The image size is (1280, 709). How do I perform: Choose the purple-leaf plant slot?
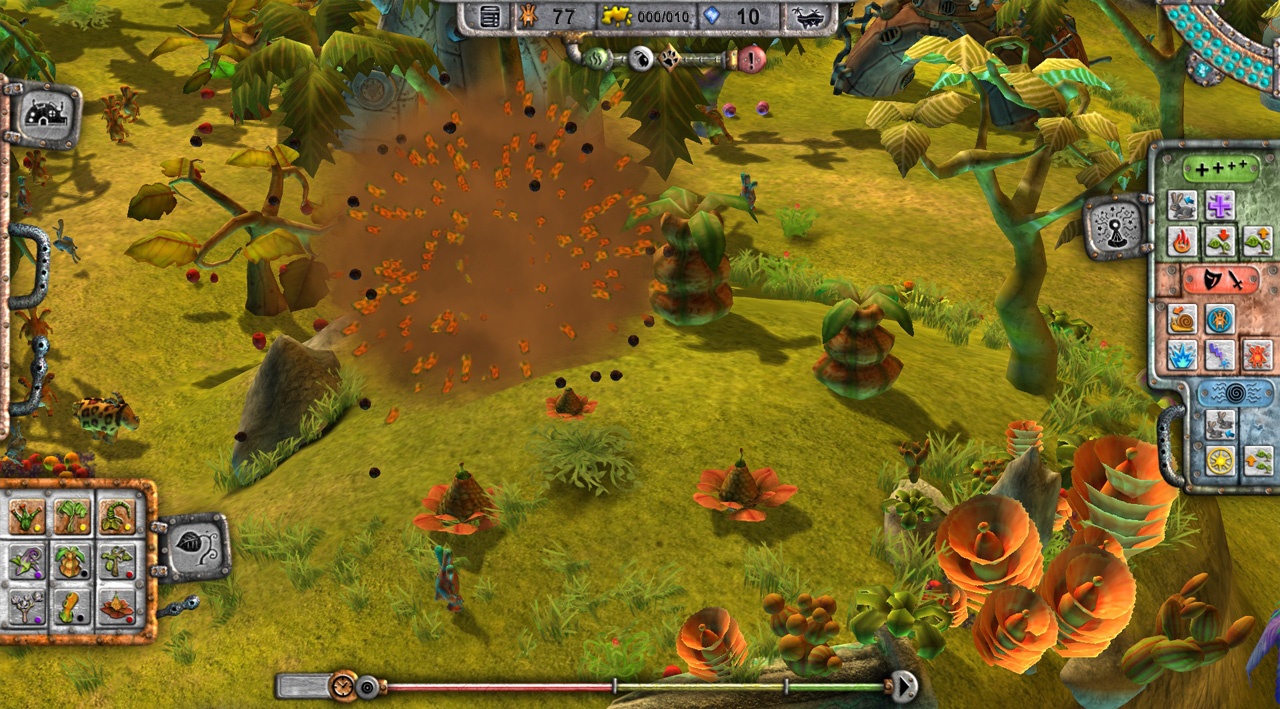pos(26,562)
